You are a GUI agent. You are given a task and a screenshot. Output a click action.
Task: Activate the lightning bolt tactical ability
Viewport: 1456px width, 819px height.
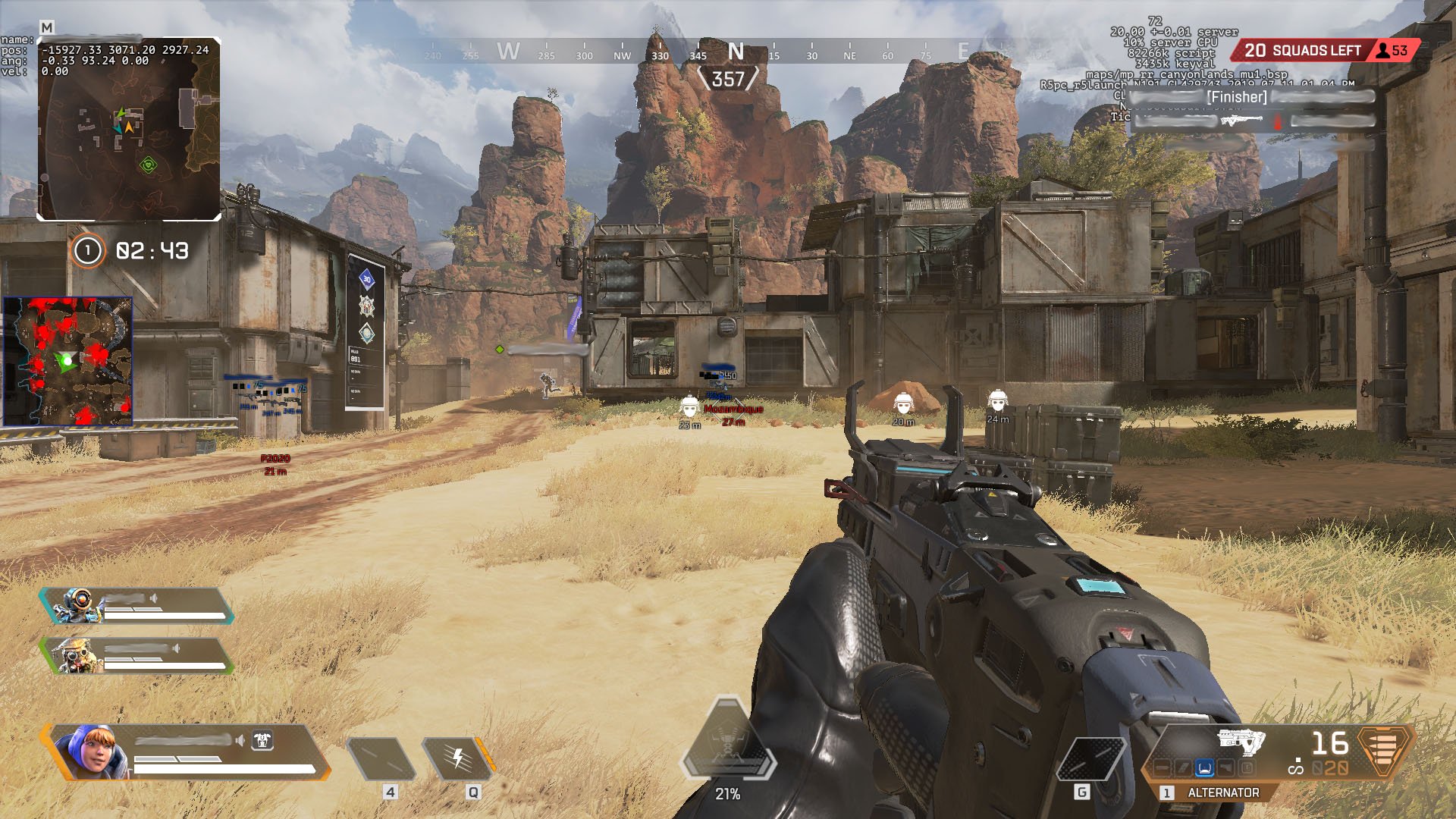click(457, 759)
